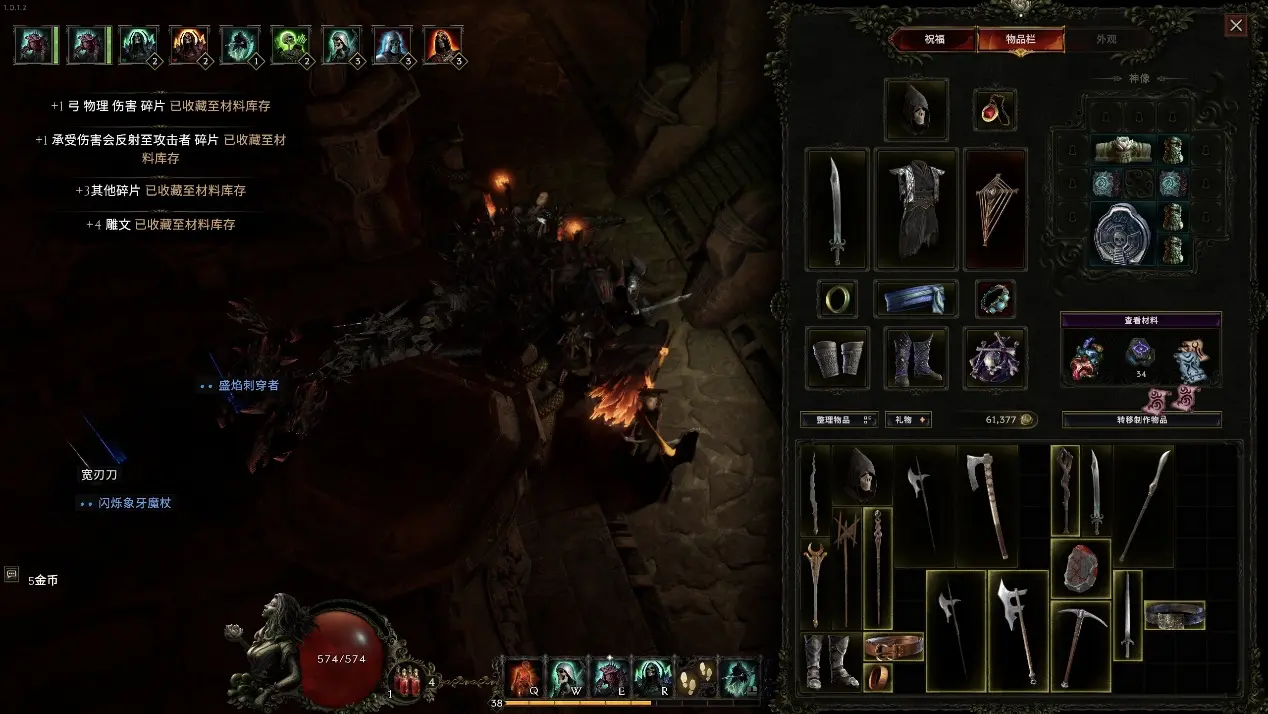Image resolution: width=1268 pixels, height=714 pixels.
Task: Choose the equipped gauntlets slot
Action: pos(837,358)
